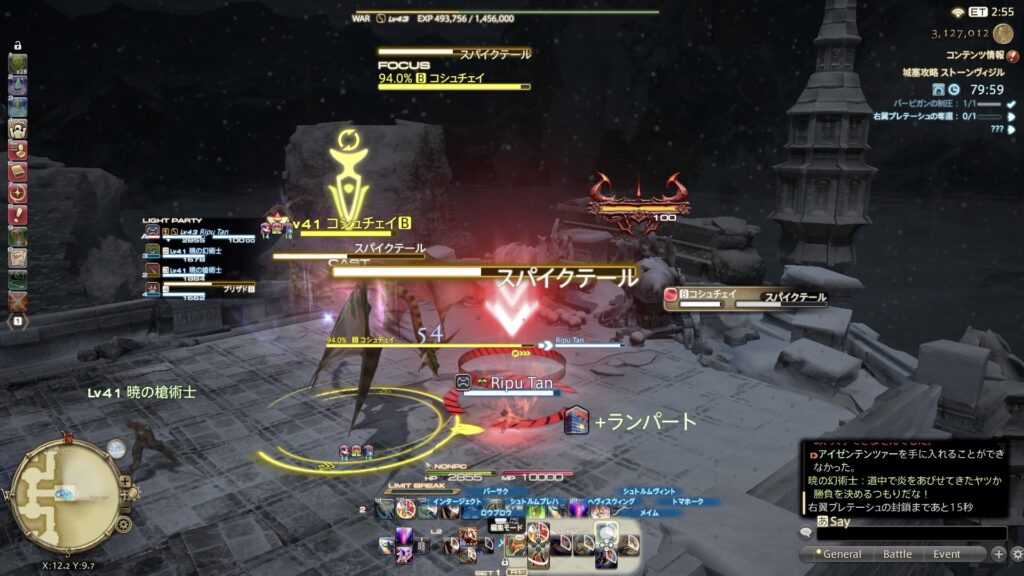This screenshot has height=576, width=1024.
Task: Open the General chat tab
Action: 836,554
